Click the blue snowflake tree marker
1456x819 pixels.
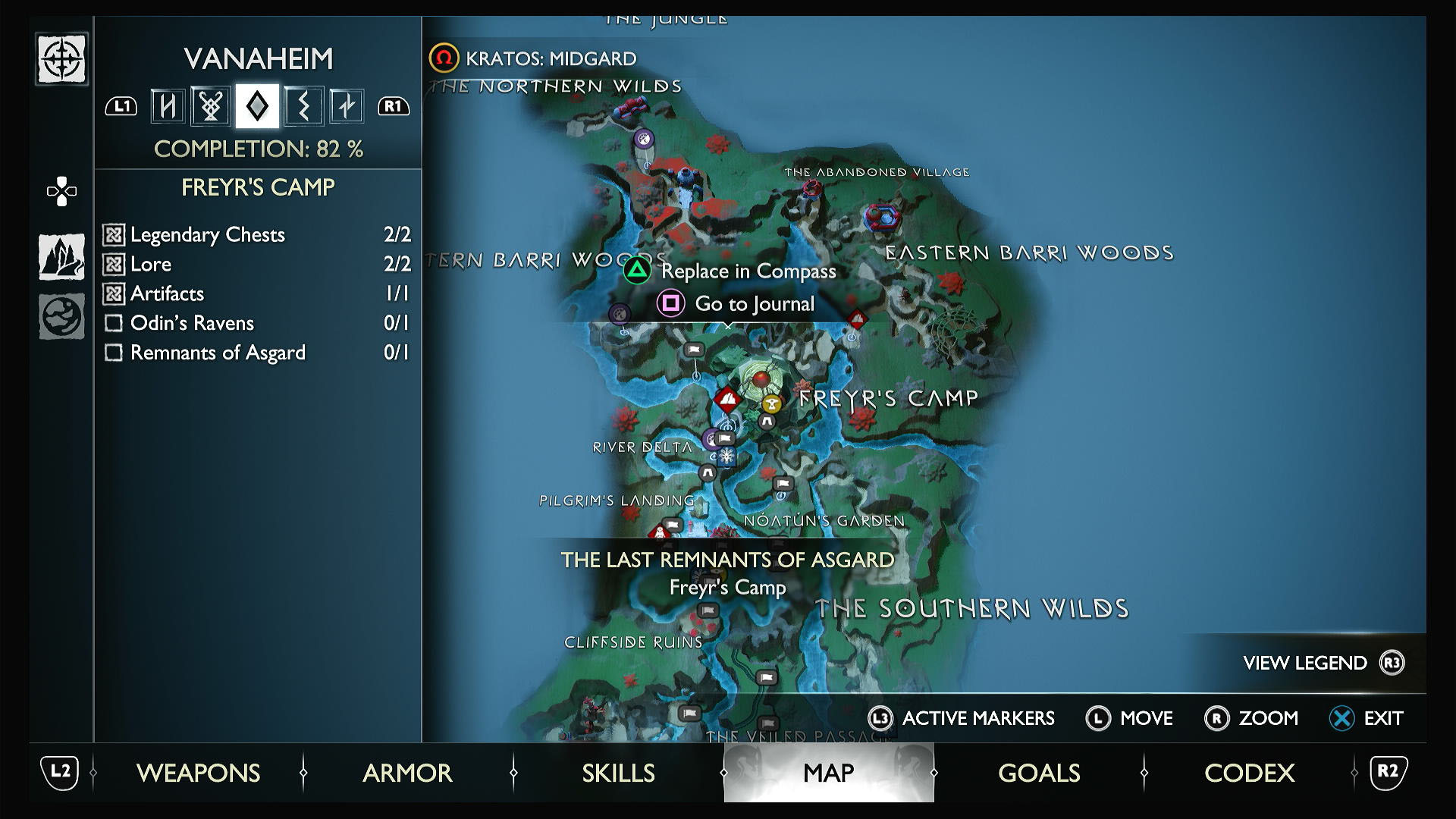point(726,457)
